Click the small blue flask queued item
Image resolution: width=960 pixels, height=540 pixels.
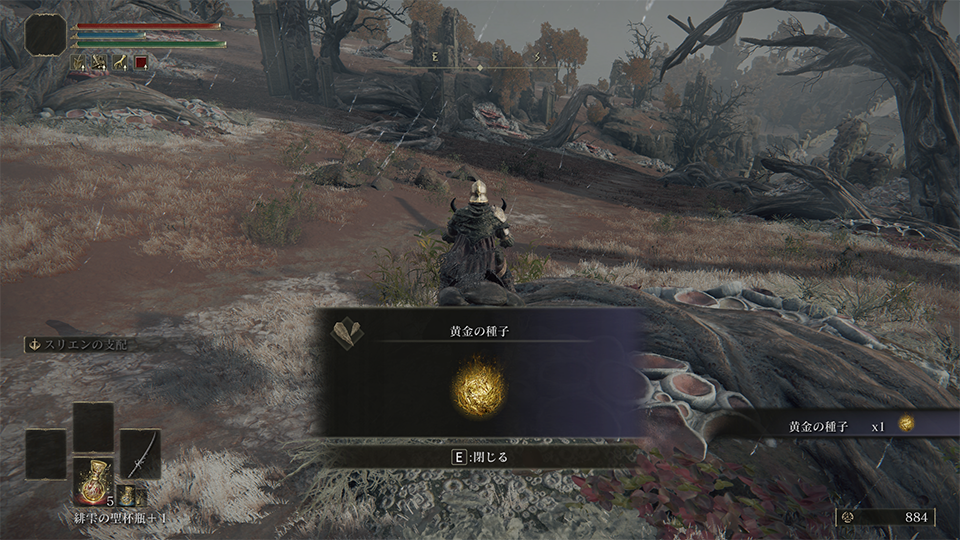coord(127,495)
